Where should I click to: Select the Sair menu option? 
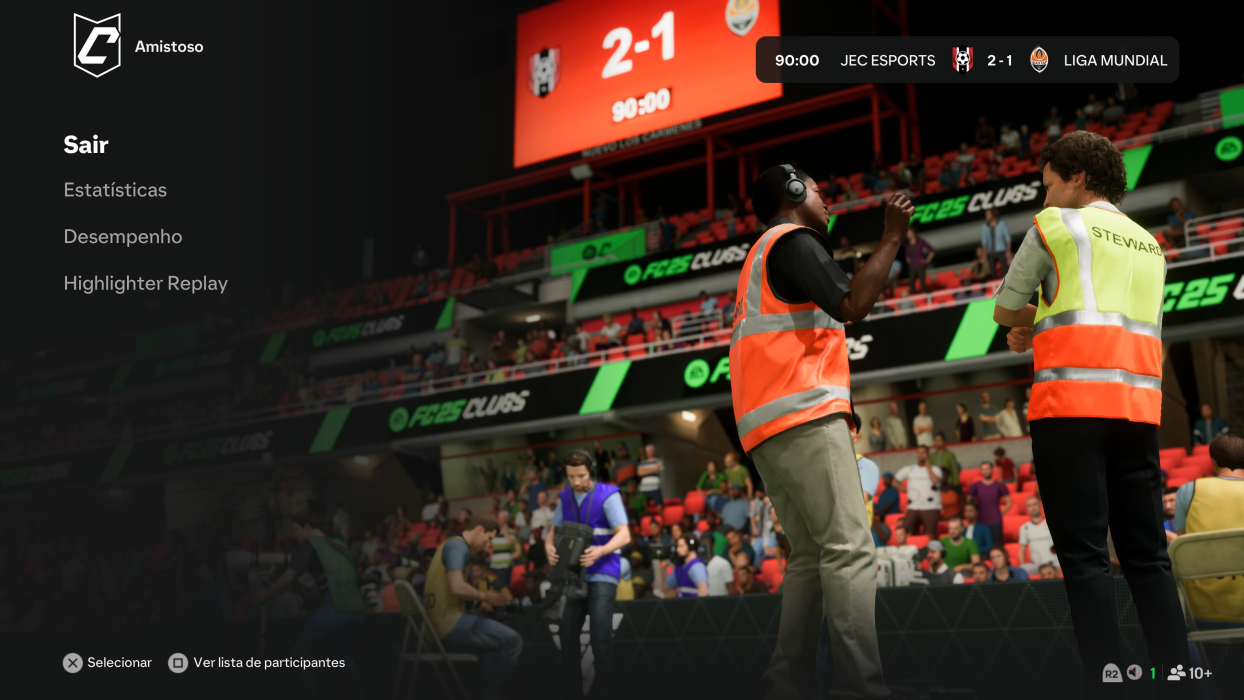(x=86, y=145)
